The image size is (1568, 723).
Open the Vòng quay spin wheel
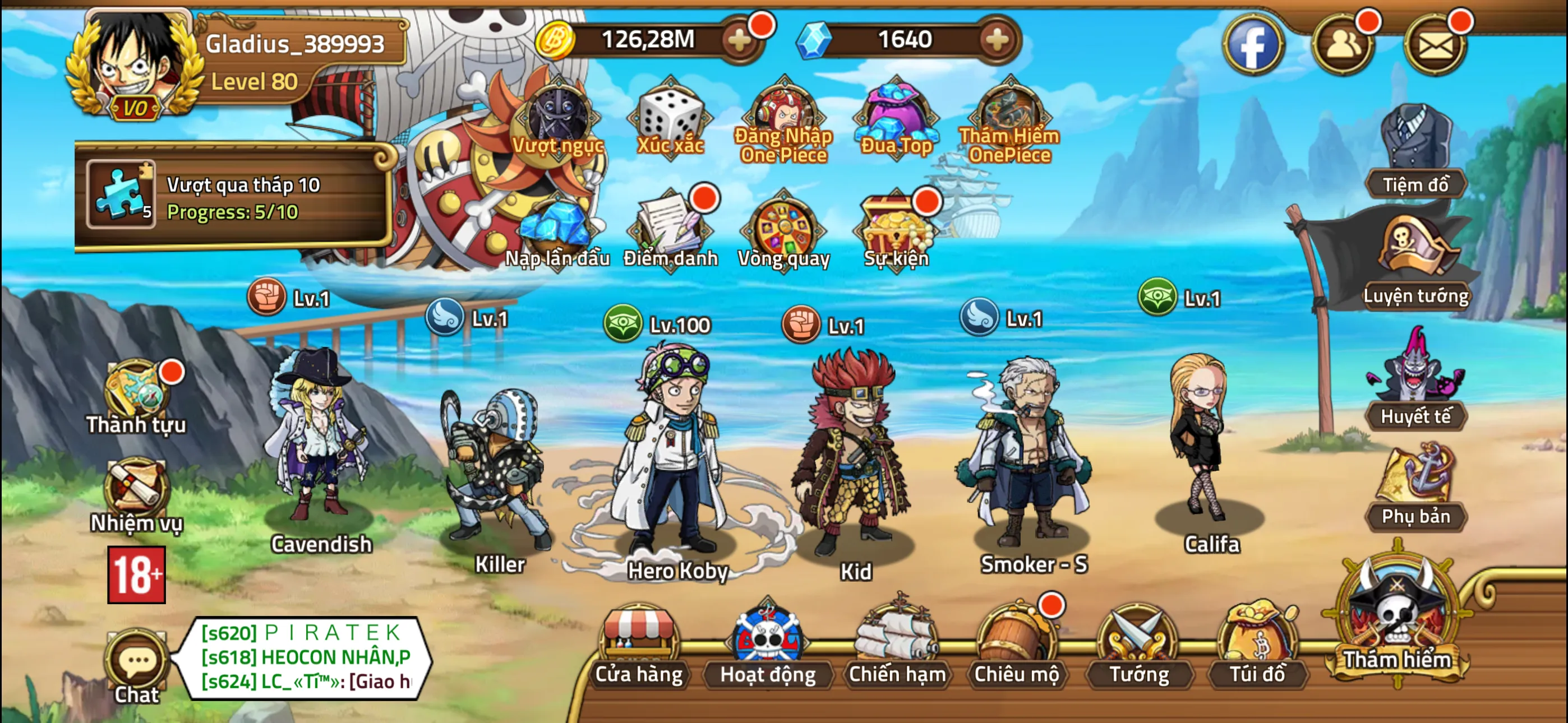(x=783, y=228)
